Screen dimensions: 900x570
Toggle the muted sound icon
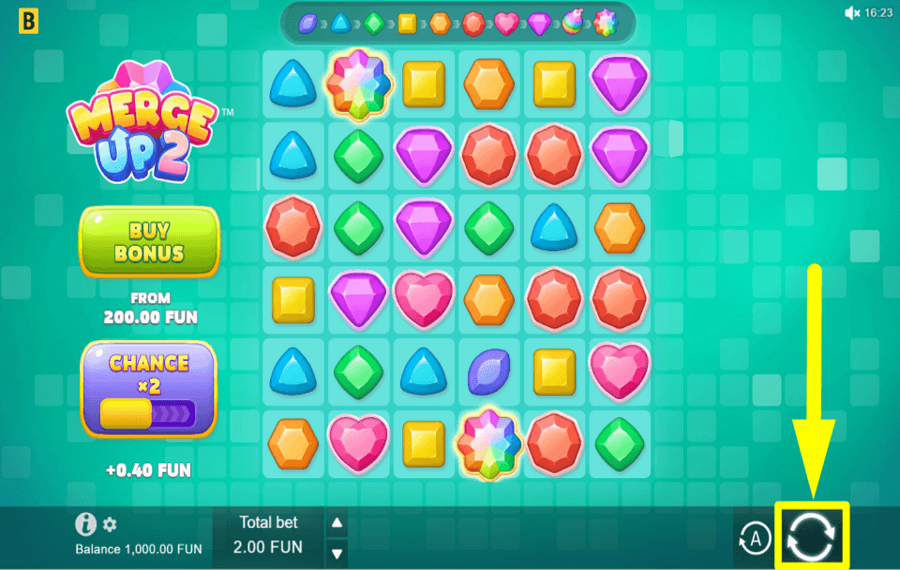852,13
